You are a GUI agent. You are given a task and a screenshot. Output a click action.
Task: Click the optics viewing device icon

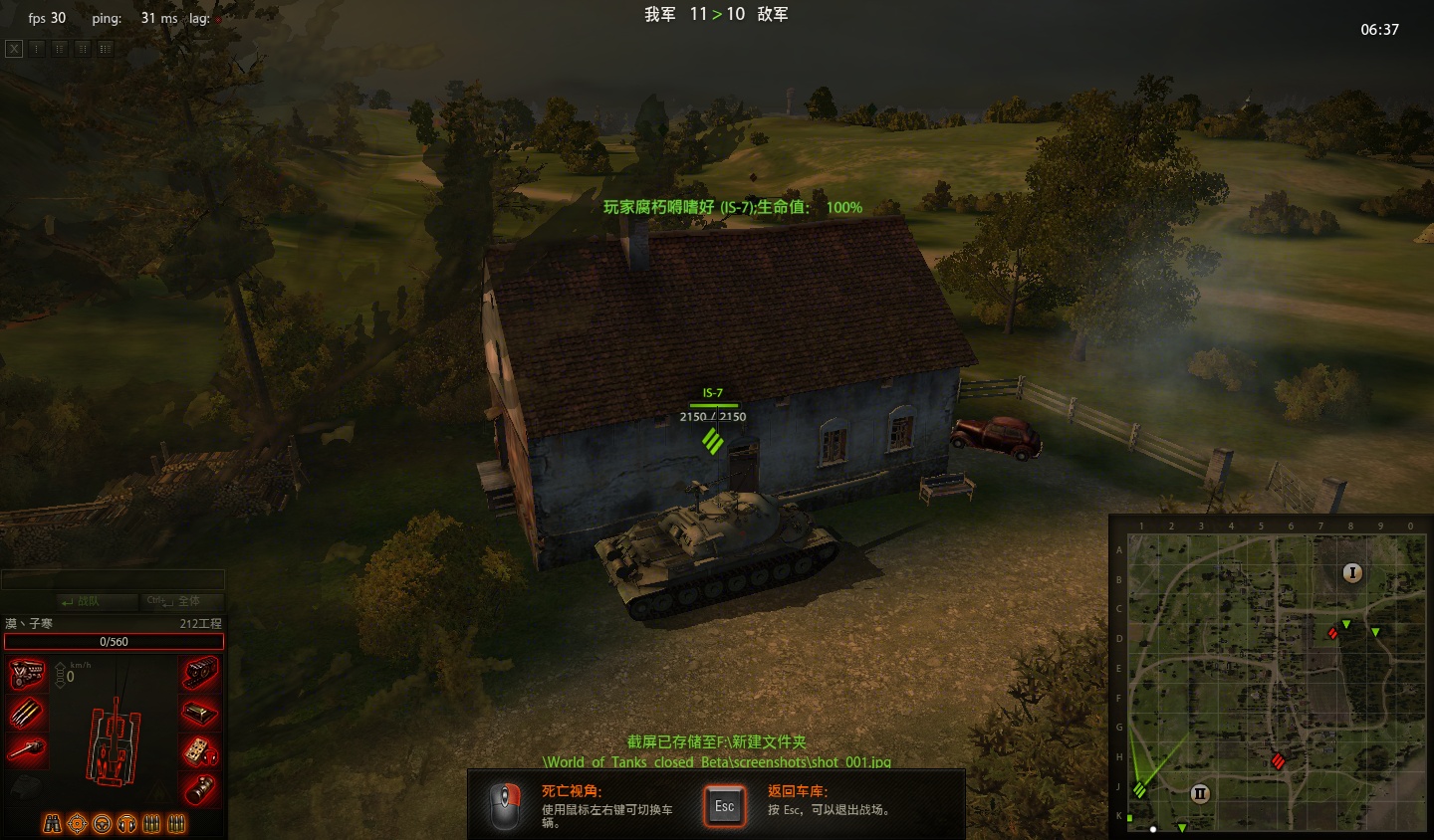click(200, 789)
